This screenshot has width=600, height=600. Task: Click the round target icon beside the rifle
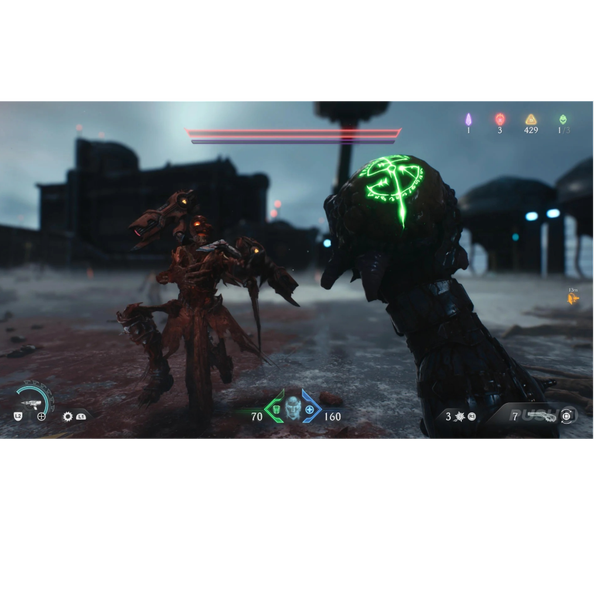tap(567, 415)
